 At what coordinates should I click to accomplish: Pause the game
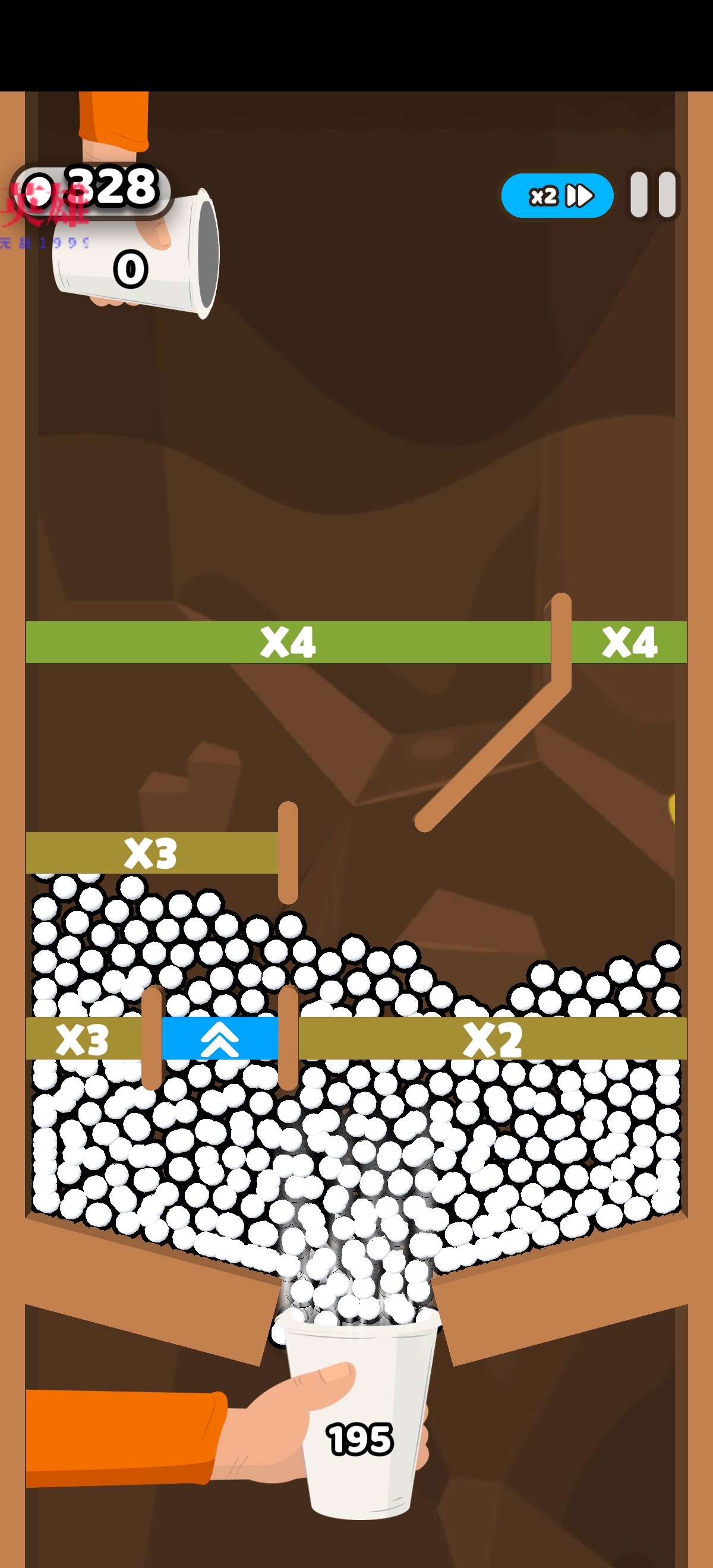[x=653, y=195]
